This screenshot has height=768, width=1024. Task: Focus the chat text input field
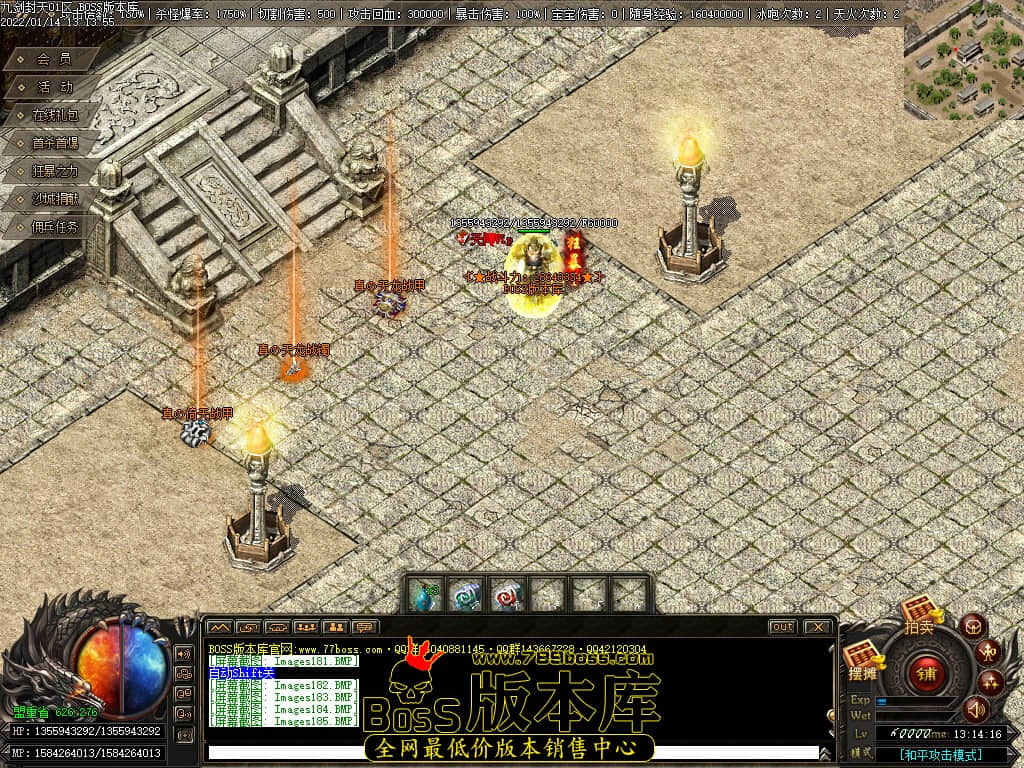(x=510, y=752)
